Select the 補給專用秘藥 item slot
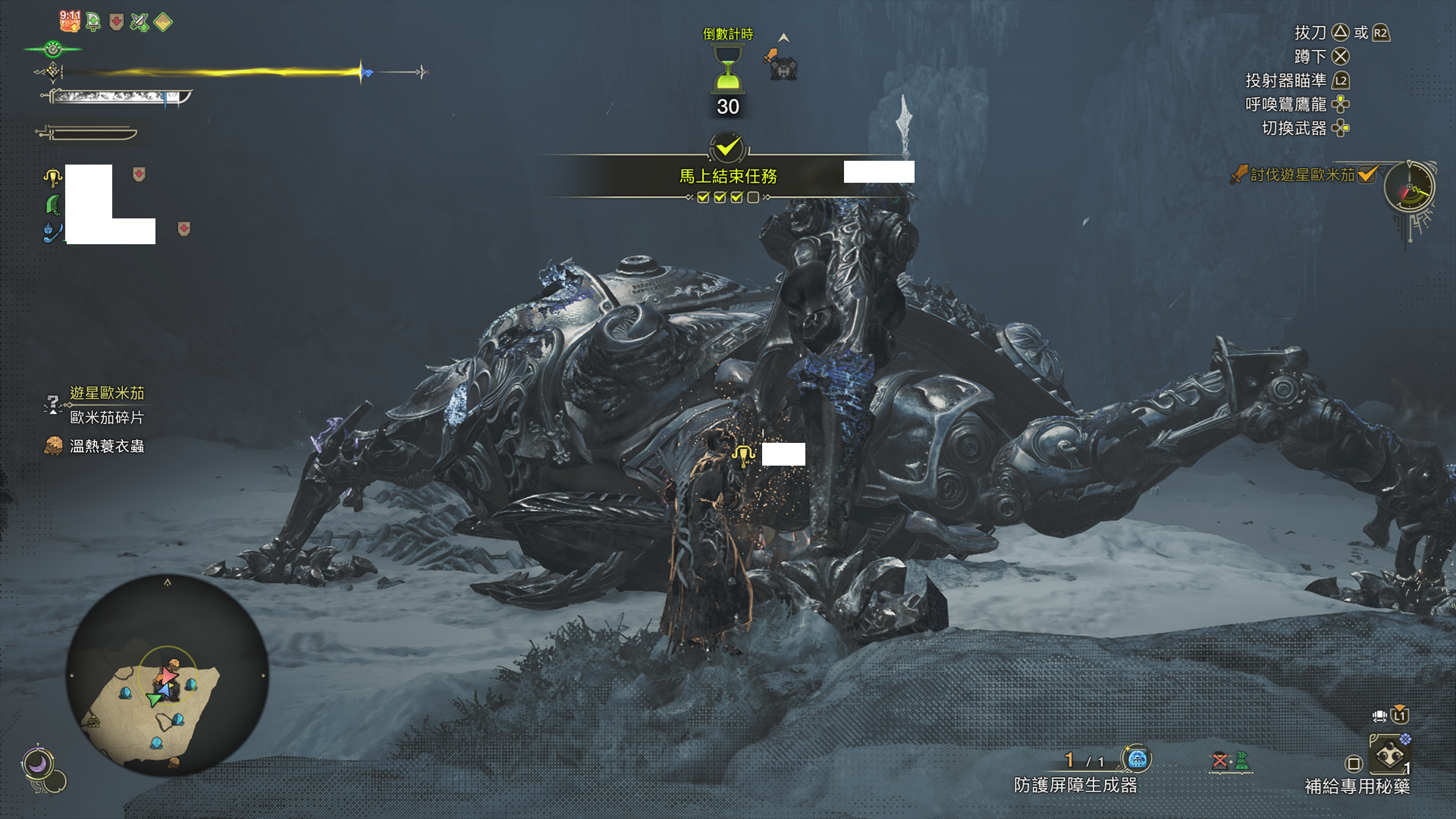Screen dimensions: 1456x819 point(1389,755)
